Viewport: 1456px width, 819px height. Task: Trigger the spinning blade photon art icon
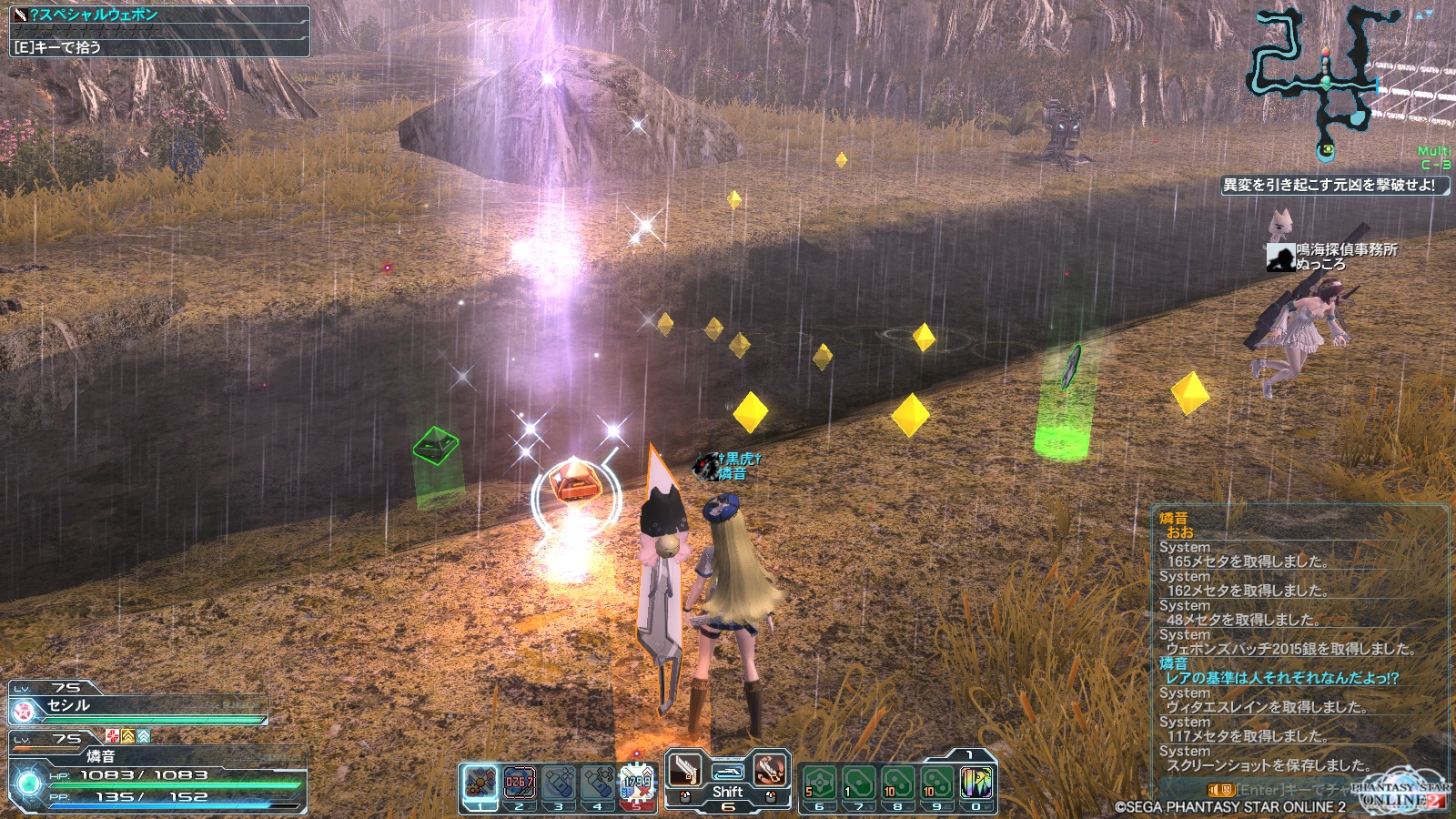pyautogui.click(x=770, y=771)
